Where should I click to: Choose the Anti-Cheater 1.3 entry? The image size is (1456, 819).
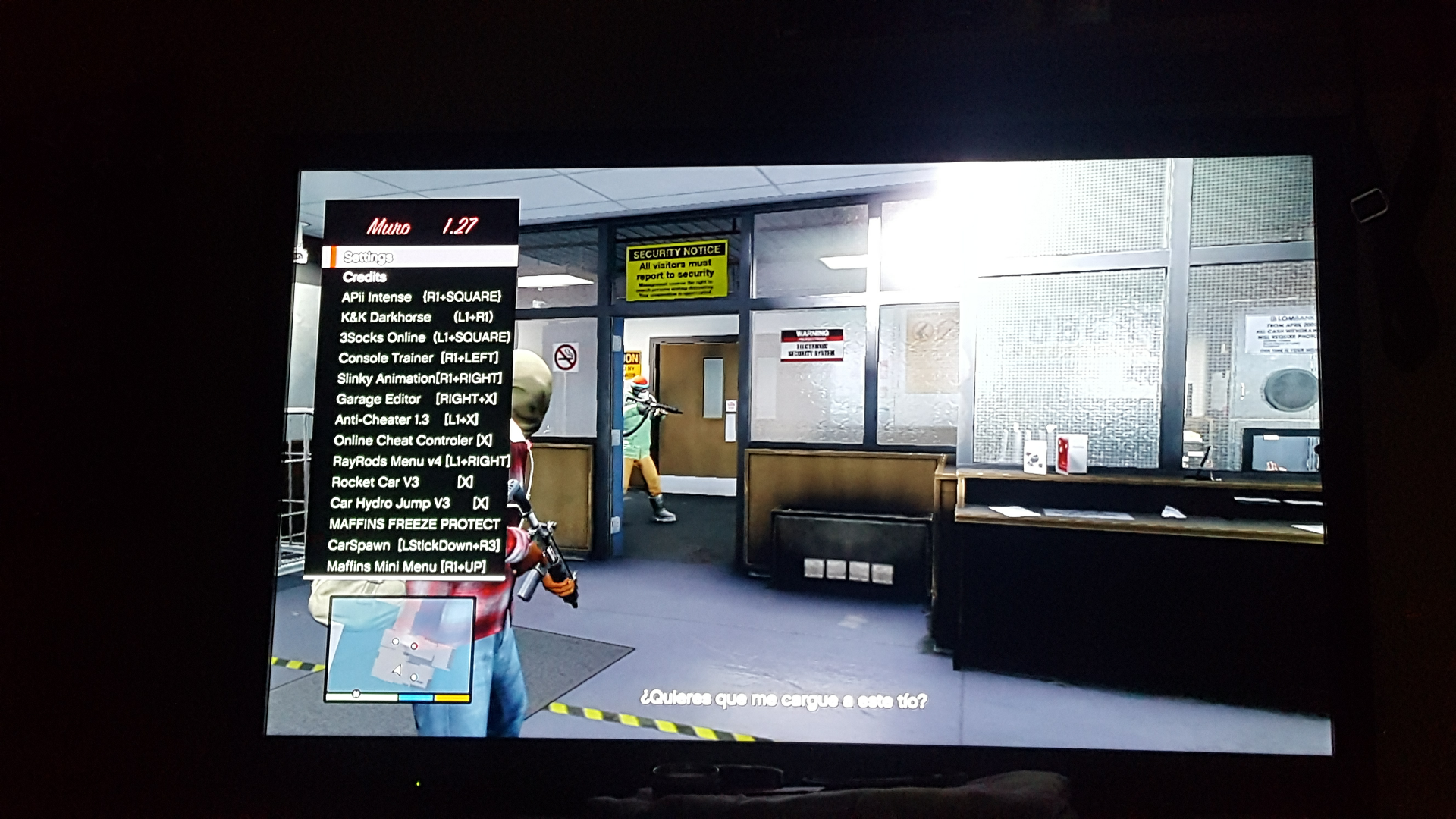(x=406, y=419)
